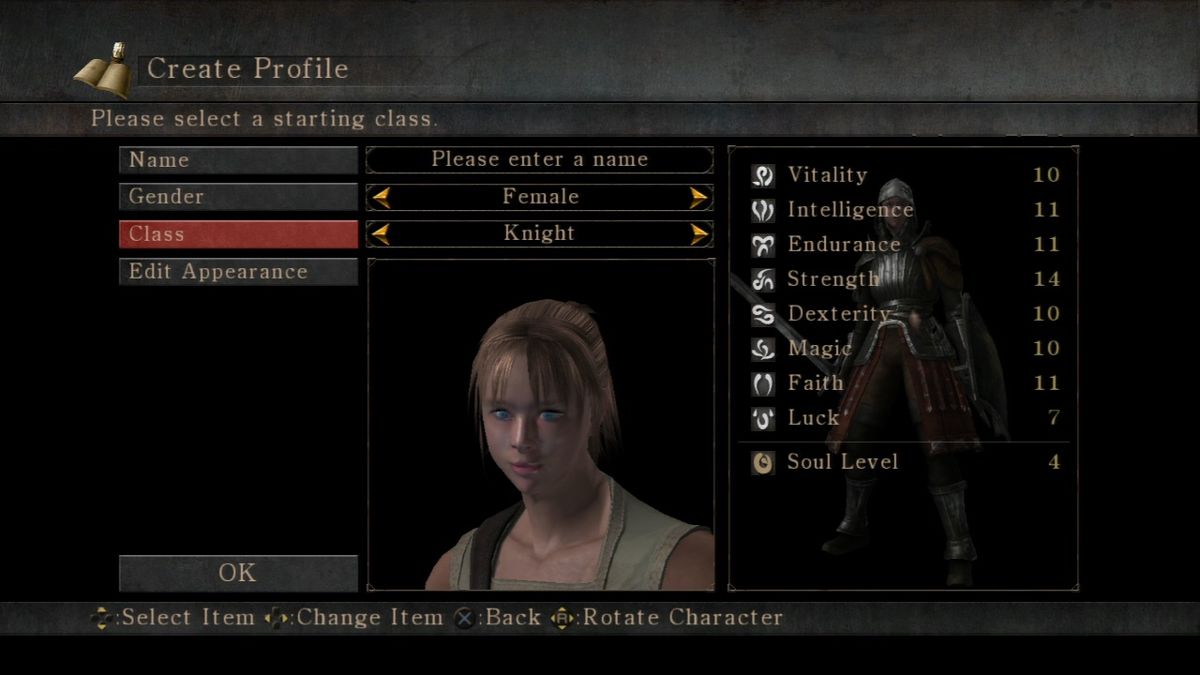Viewport: 1200px width, 675px height.
Task: Open the Edit Appearance option
Action: 238,272
